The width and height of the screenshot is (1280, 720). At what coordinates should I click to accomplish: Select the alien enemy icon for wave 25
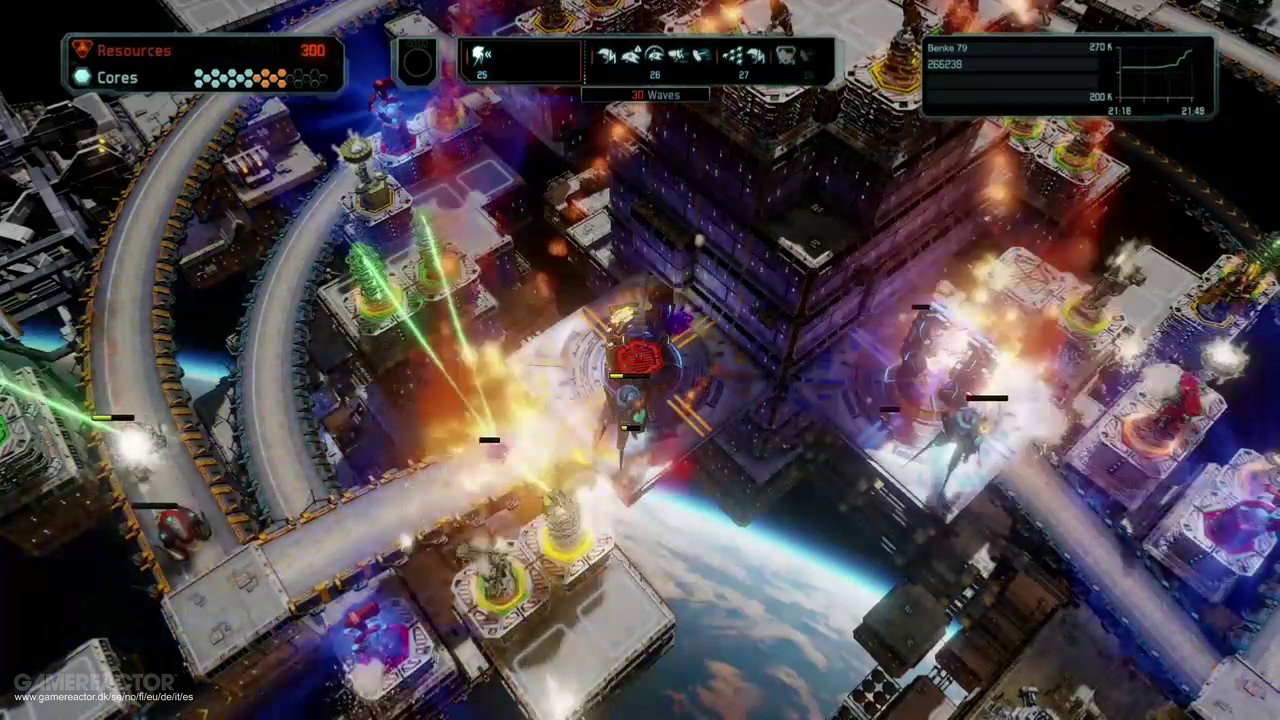click(479, 54)
